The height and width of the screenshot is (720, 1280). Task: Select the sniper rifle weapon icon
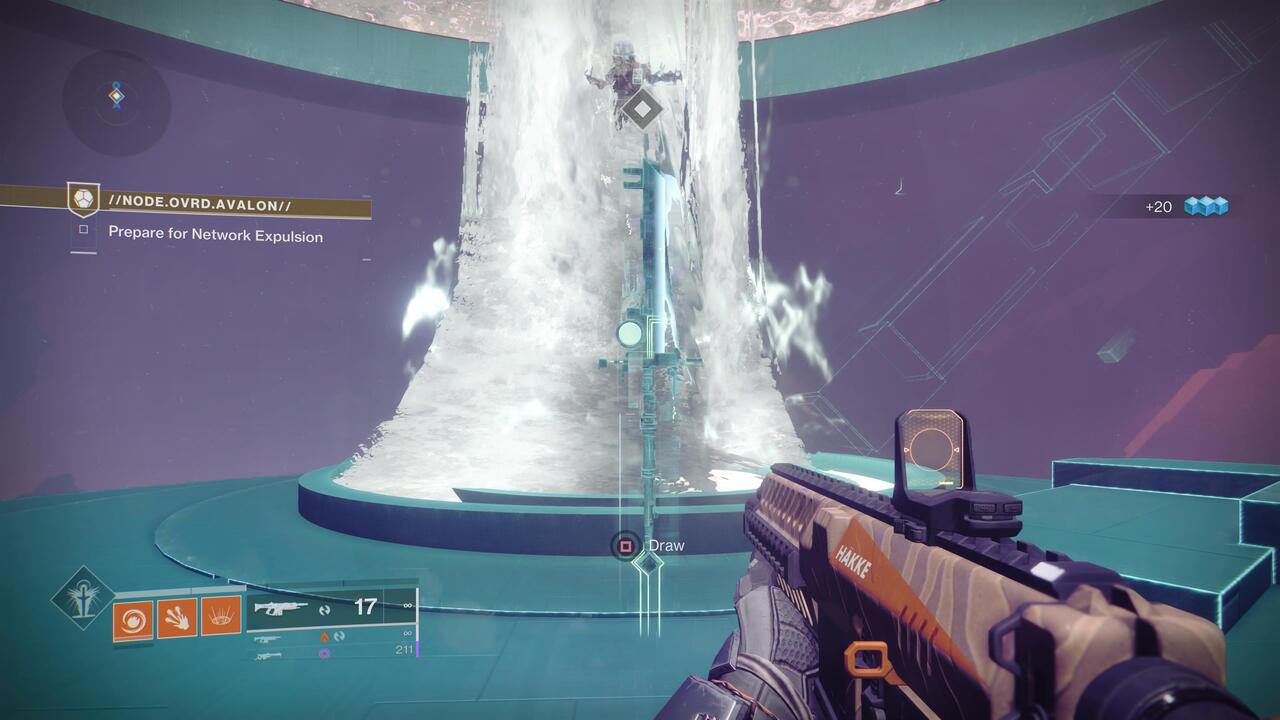[x=268, y=655]
